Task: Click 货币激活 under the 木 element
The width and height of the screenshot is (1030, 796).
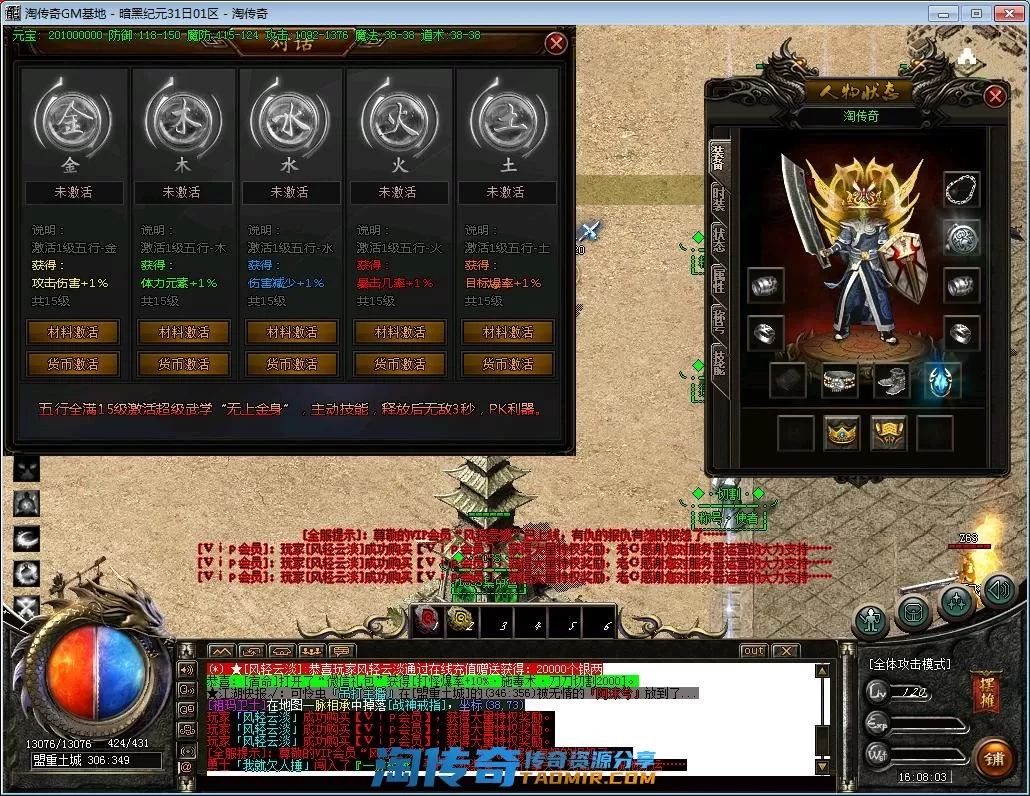Action: click(x=182, y=364)
